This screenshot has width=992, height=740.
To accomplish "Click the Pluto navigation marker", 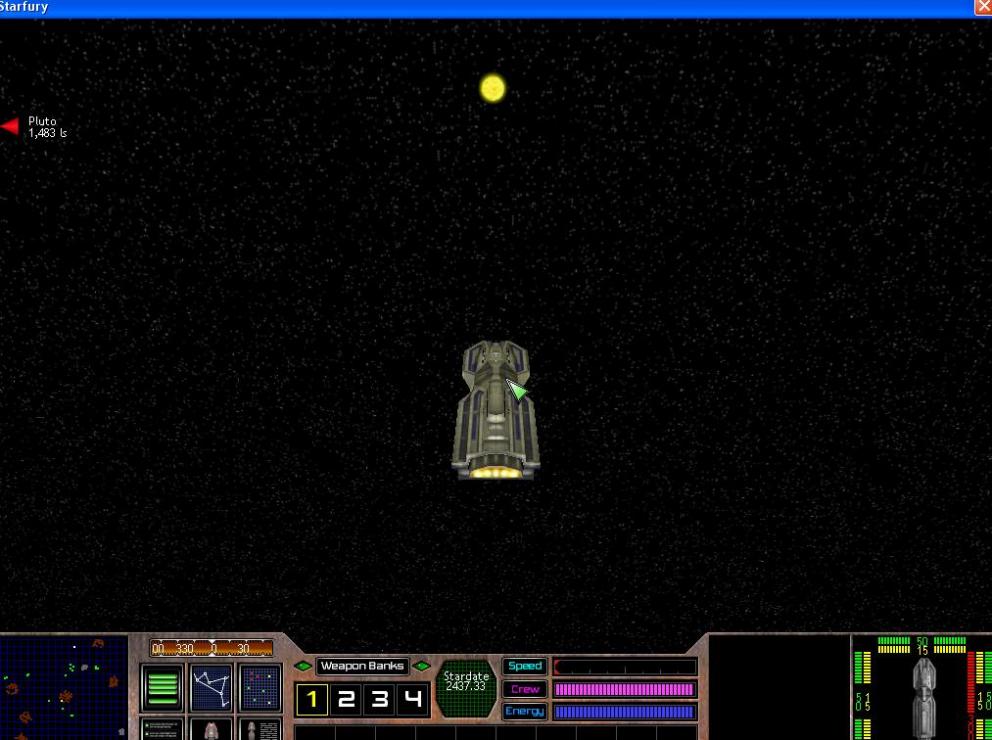I will (11, 126).
